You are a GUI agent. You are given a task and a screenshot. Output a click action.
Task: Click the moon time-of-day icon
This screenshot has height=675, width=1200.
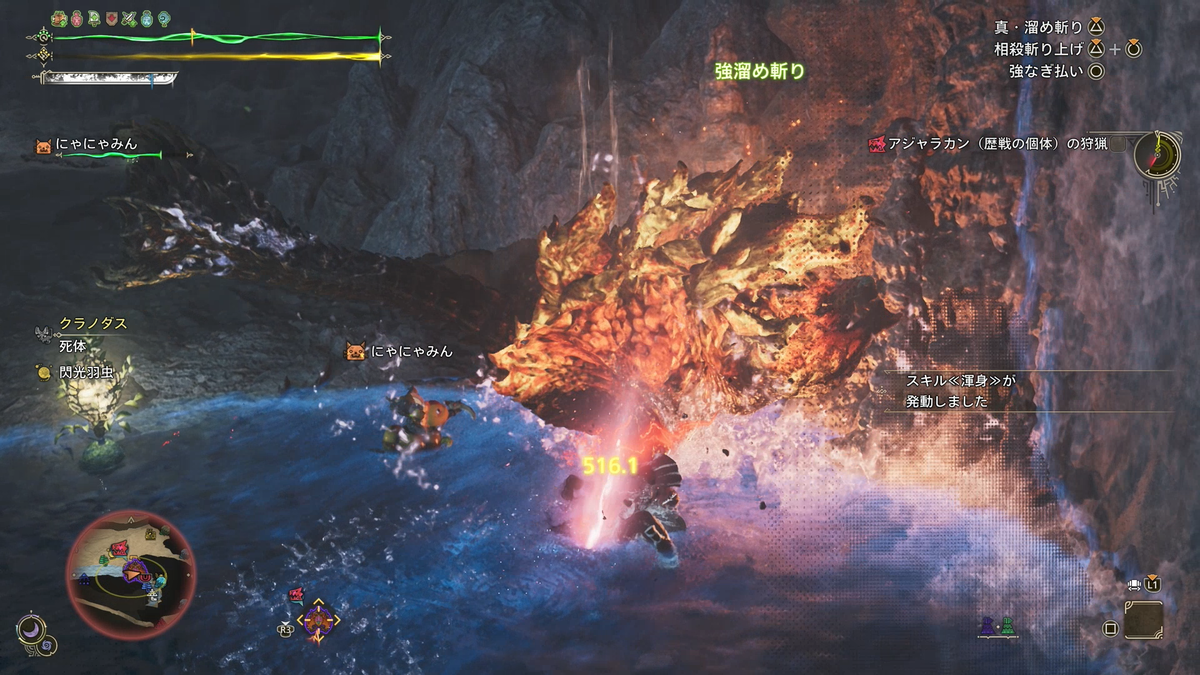point(32,629)
